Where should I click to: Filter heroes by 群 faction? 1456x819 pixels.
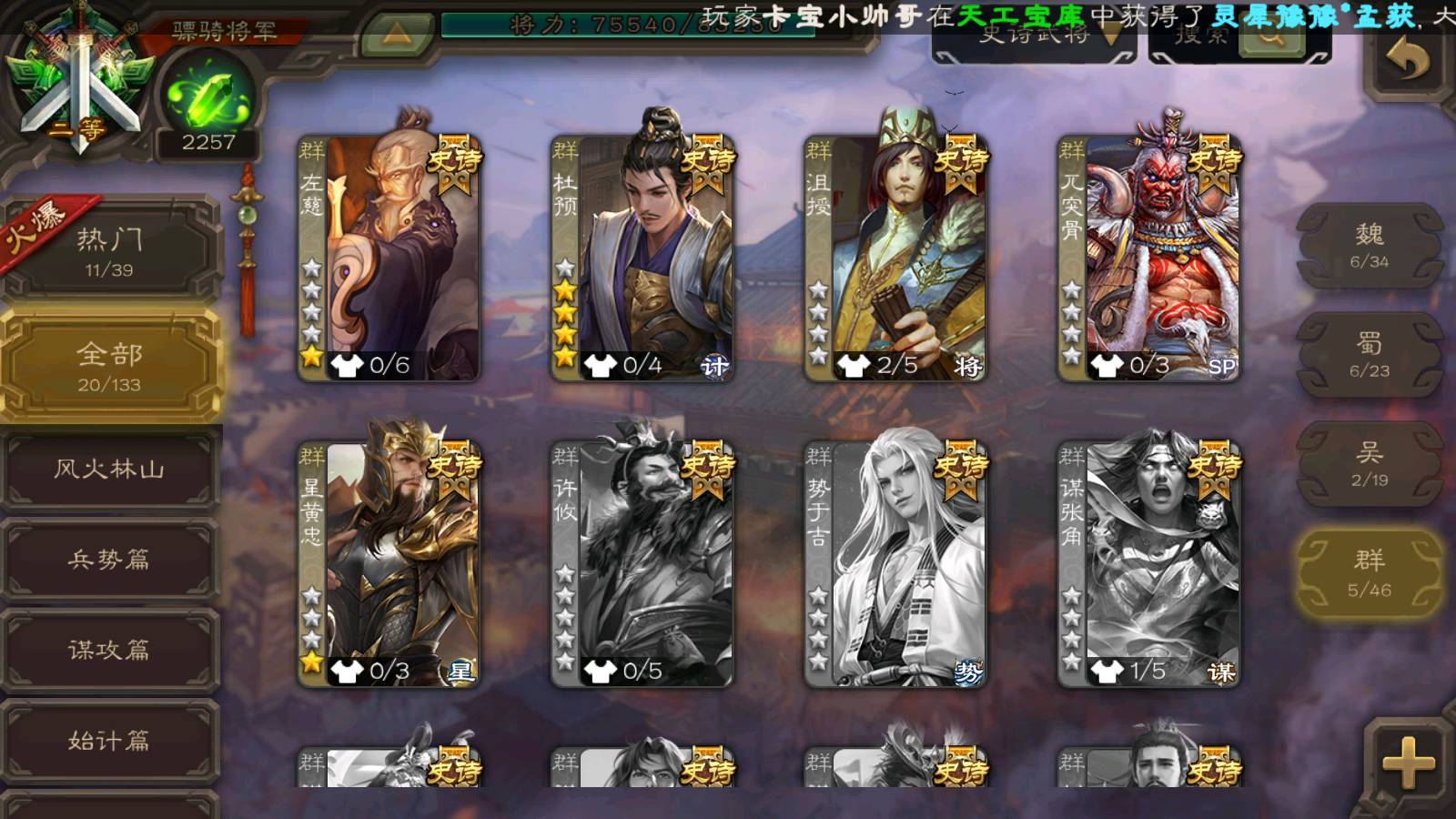[1369, 573]
